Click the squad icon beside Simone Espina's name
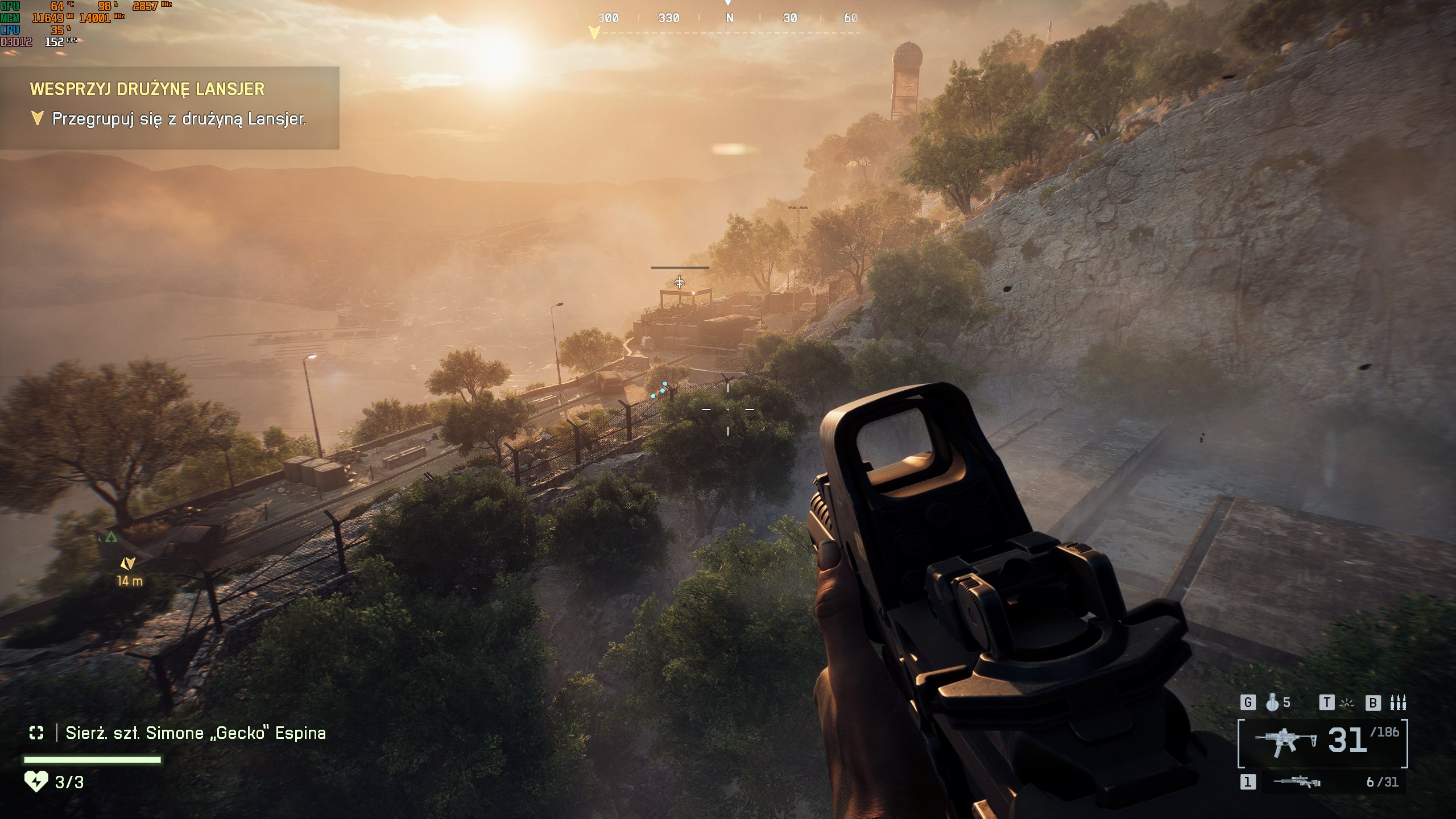 point(36,733)
